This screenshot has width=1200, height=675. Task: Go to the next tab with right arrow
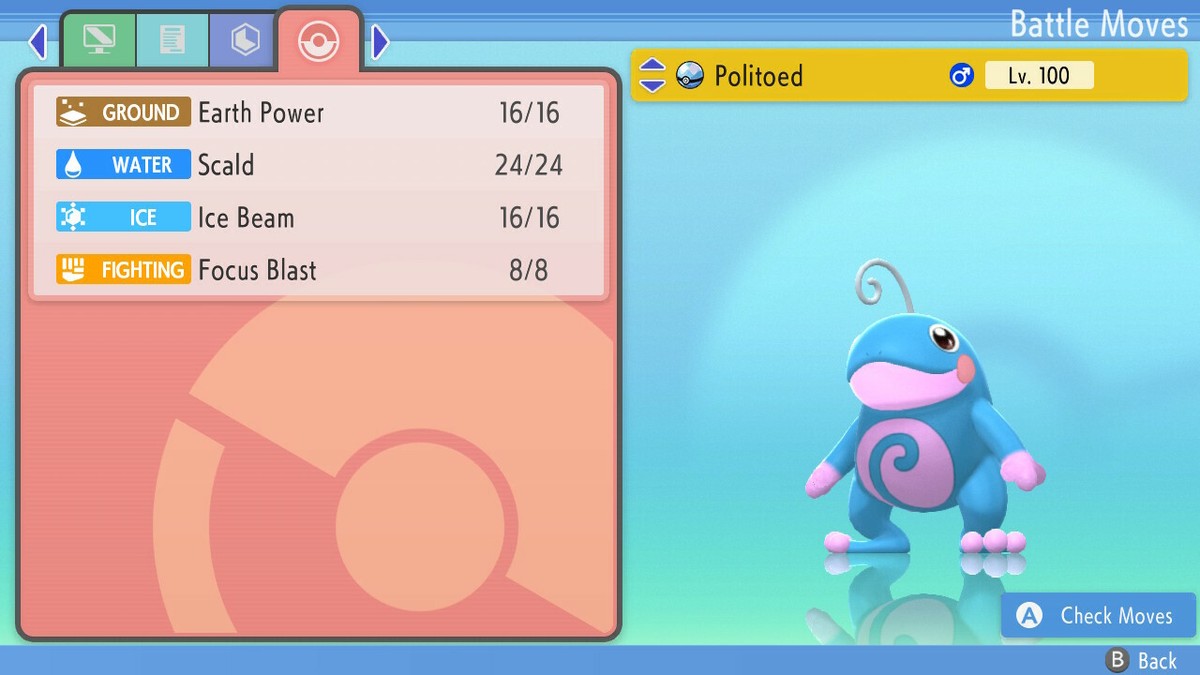click(x=380, y=42)
